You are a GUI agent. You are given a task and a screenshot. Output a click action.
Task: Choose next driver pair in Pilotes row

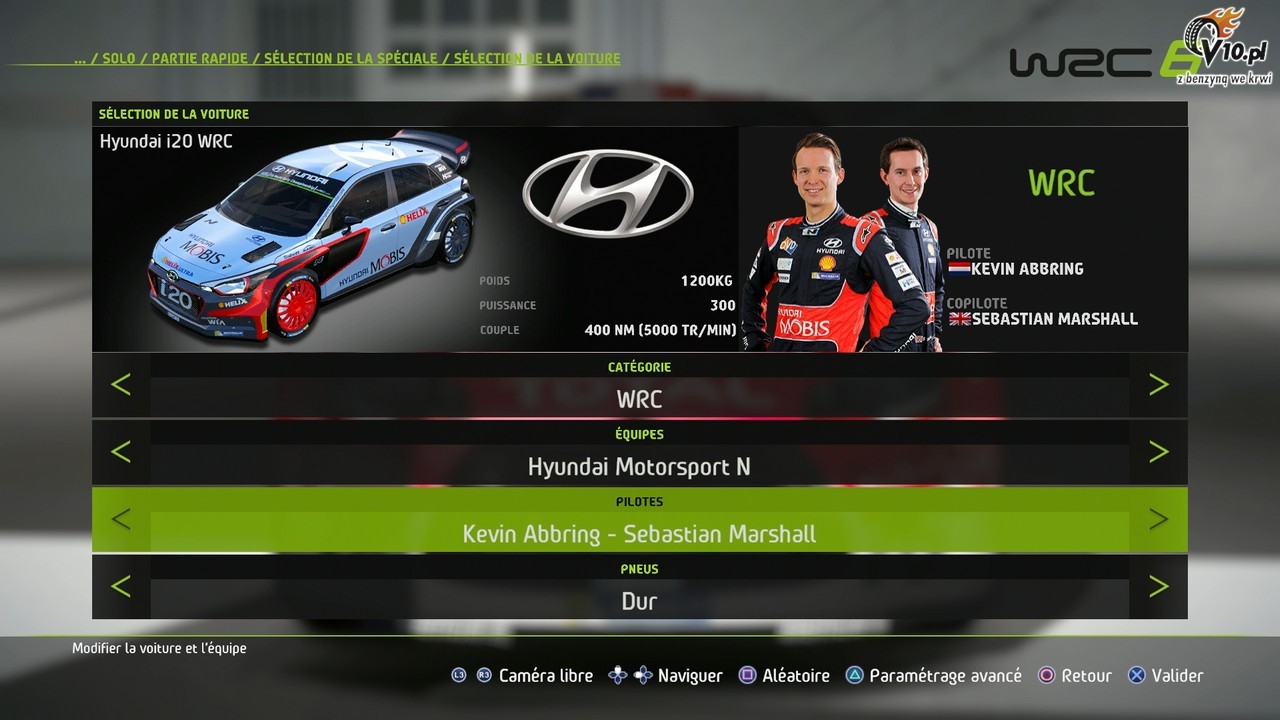pyautogui.click(x=1158, y=519)
